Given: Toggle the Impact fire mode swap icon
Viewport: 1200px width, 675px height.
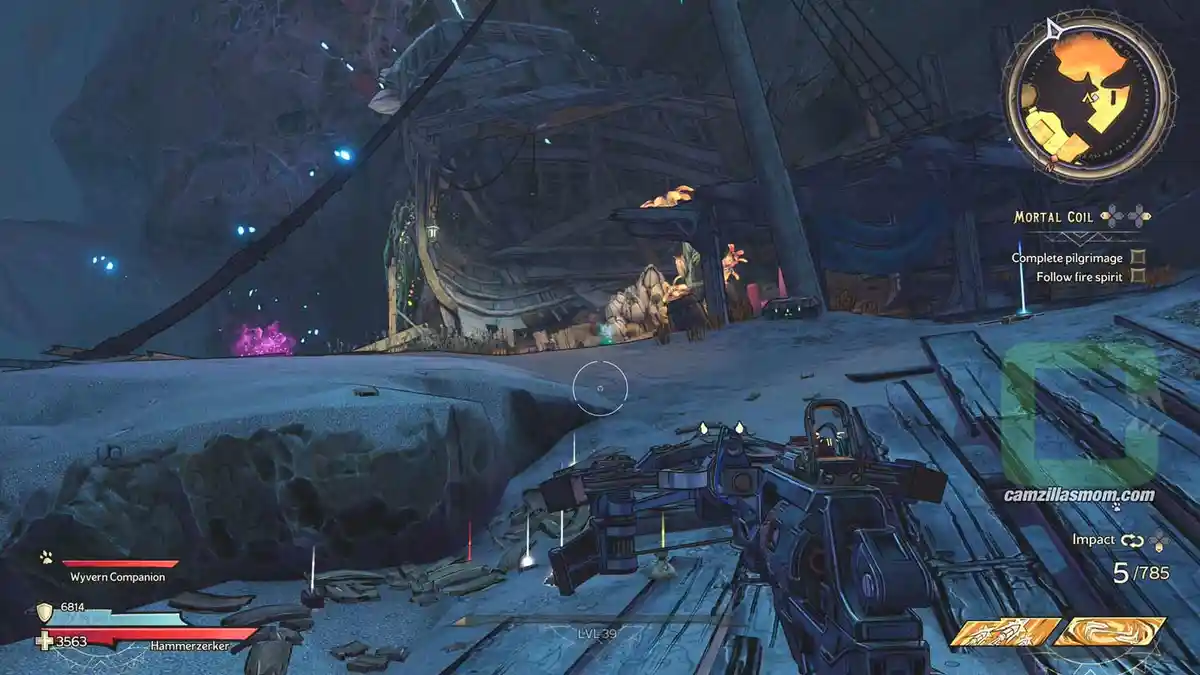Looking at the screenshot, I should (1131, 540).
